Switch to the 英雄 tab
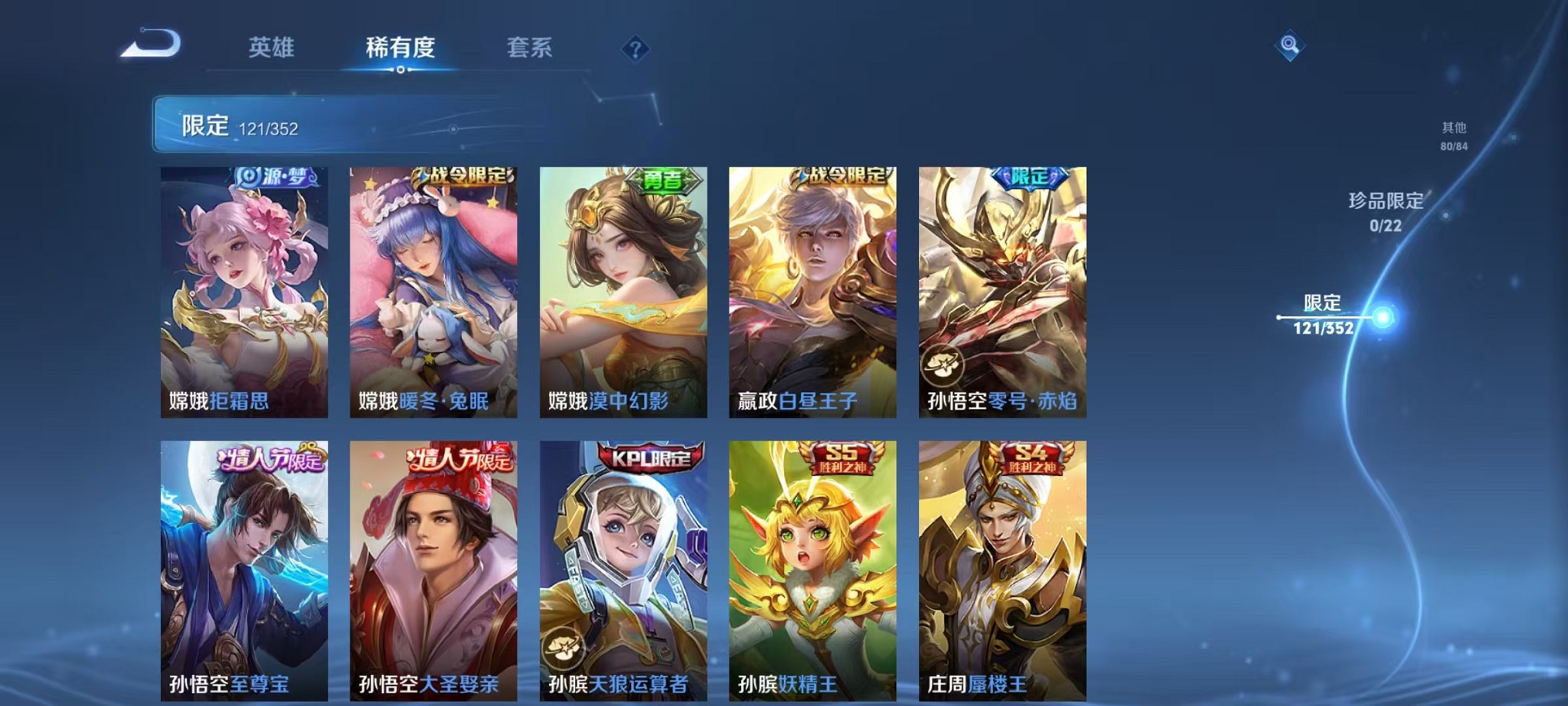Viewport: 1568px width, 706px height. (273, 48)
